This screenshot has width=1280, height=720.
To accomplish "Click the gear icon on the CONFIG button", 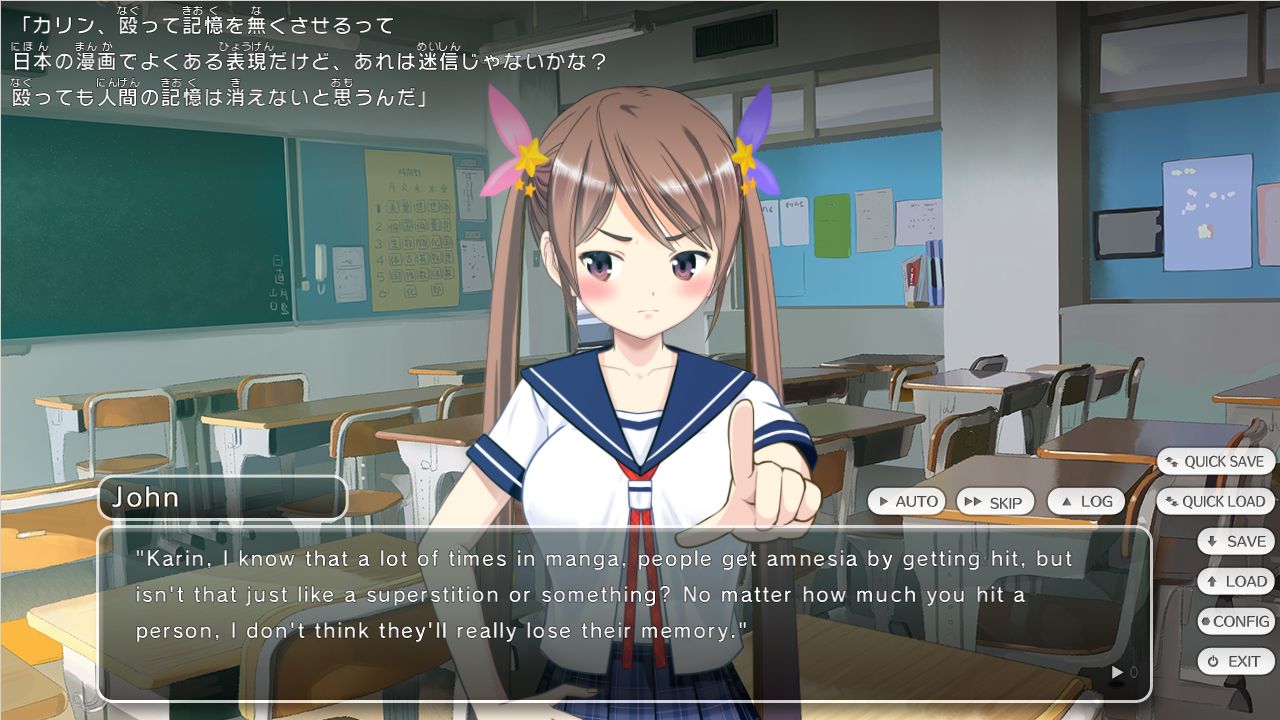I will pyautogui.click(x=1204, y=621).
